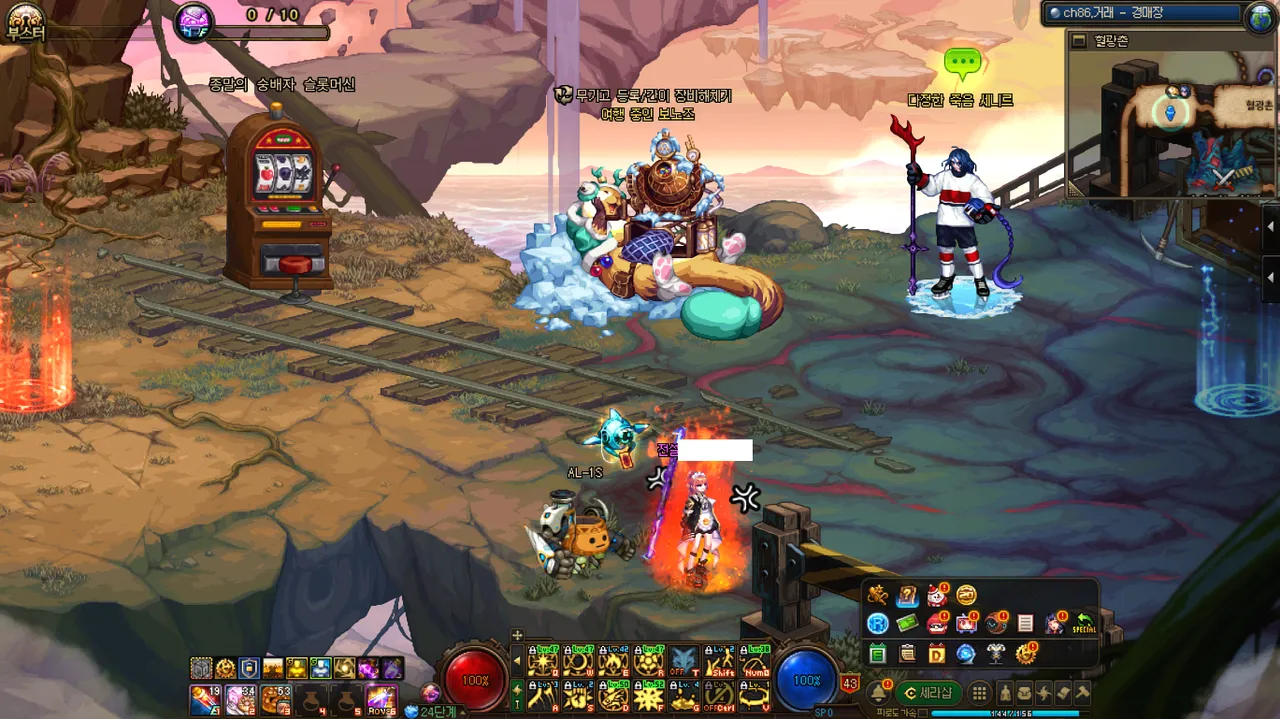1280x719 pixels.
Task: Click the wolf-head skill marked OFF
Action: click(683, 660)
